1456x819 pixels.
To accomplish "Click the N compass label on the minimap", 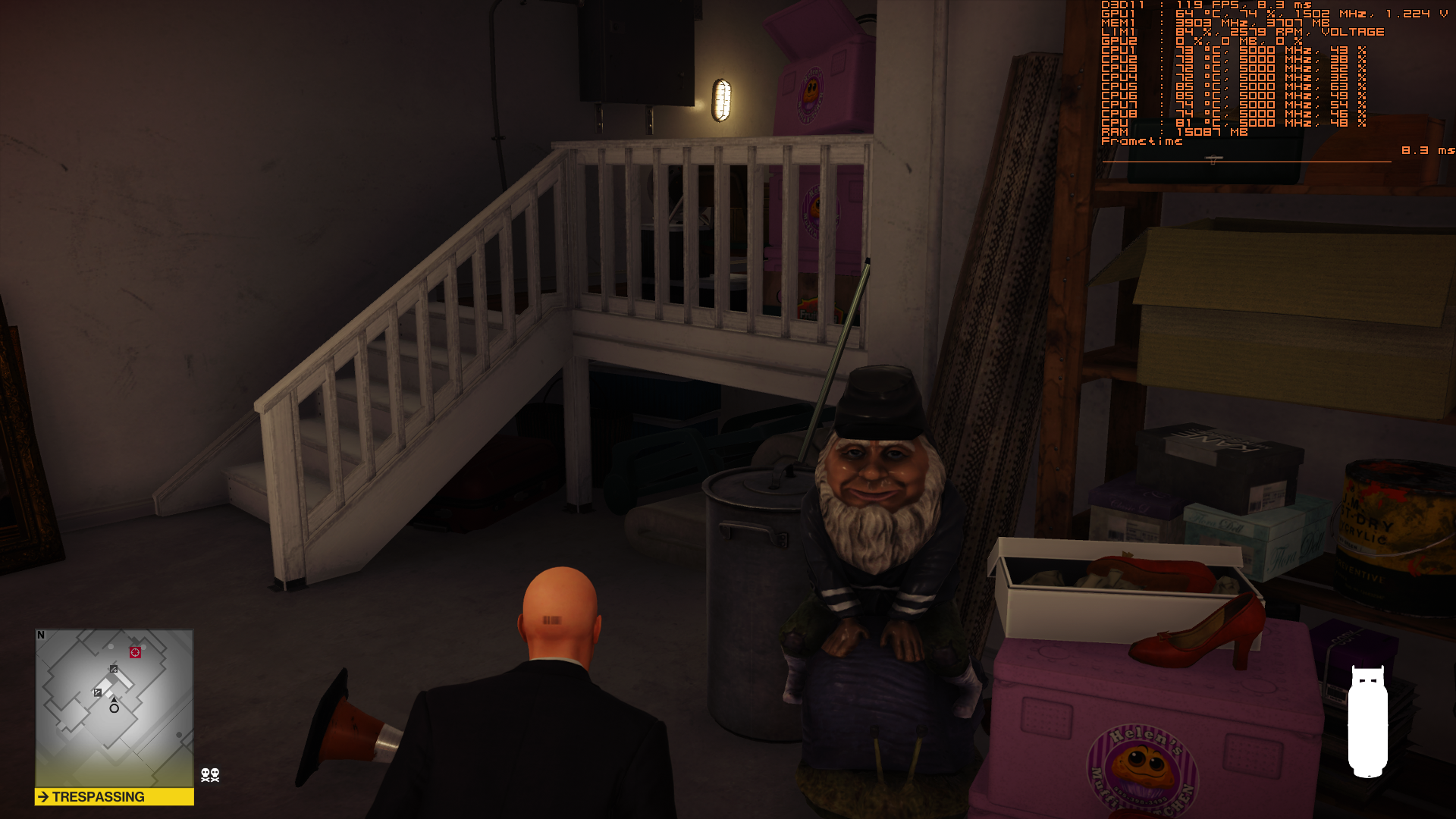I will pyautogui.click(x=41, y=635).
